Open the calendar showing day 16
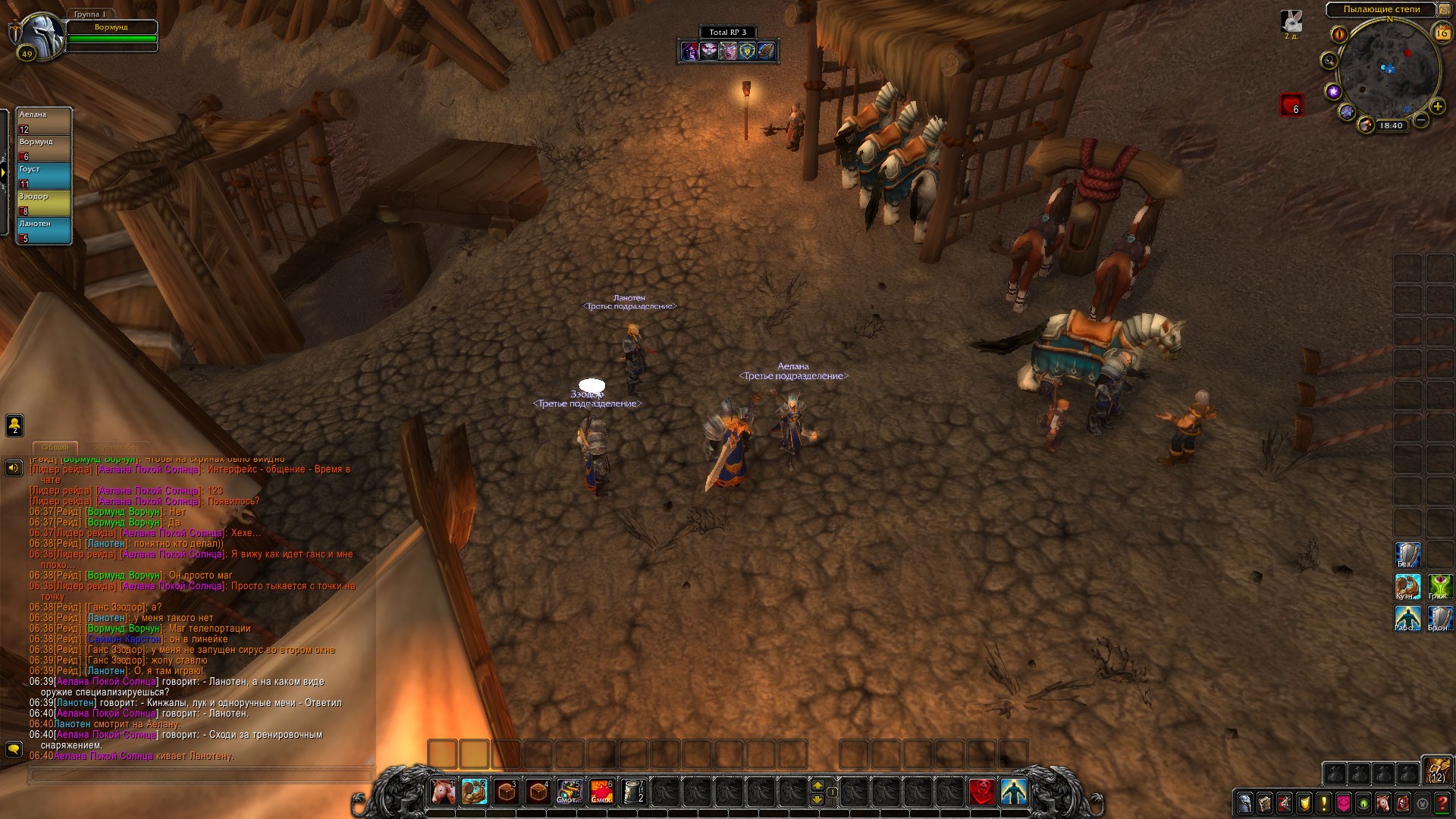This screenshot has height=819, width=1456. [1442, 33]
